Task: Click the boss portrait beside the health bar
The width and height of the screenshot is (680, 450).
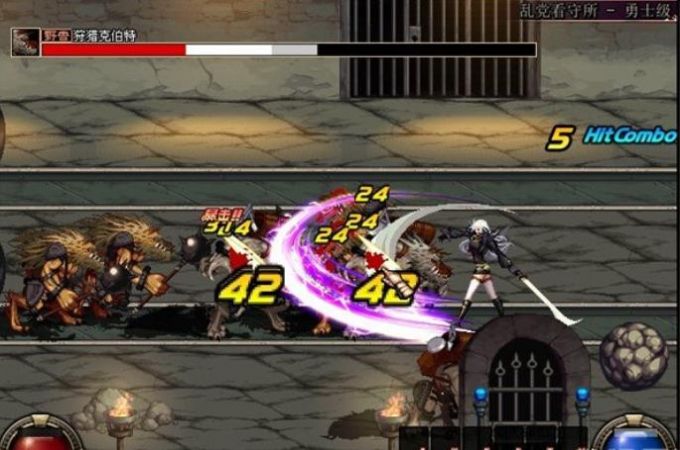Action: (x=25, y=42)
